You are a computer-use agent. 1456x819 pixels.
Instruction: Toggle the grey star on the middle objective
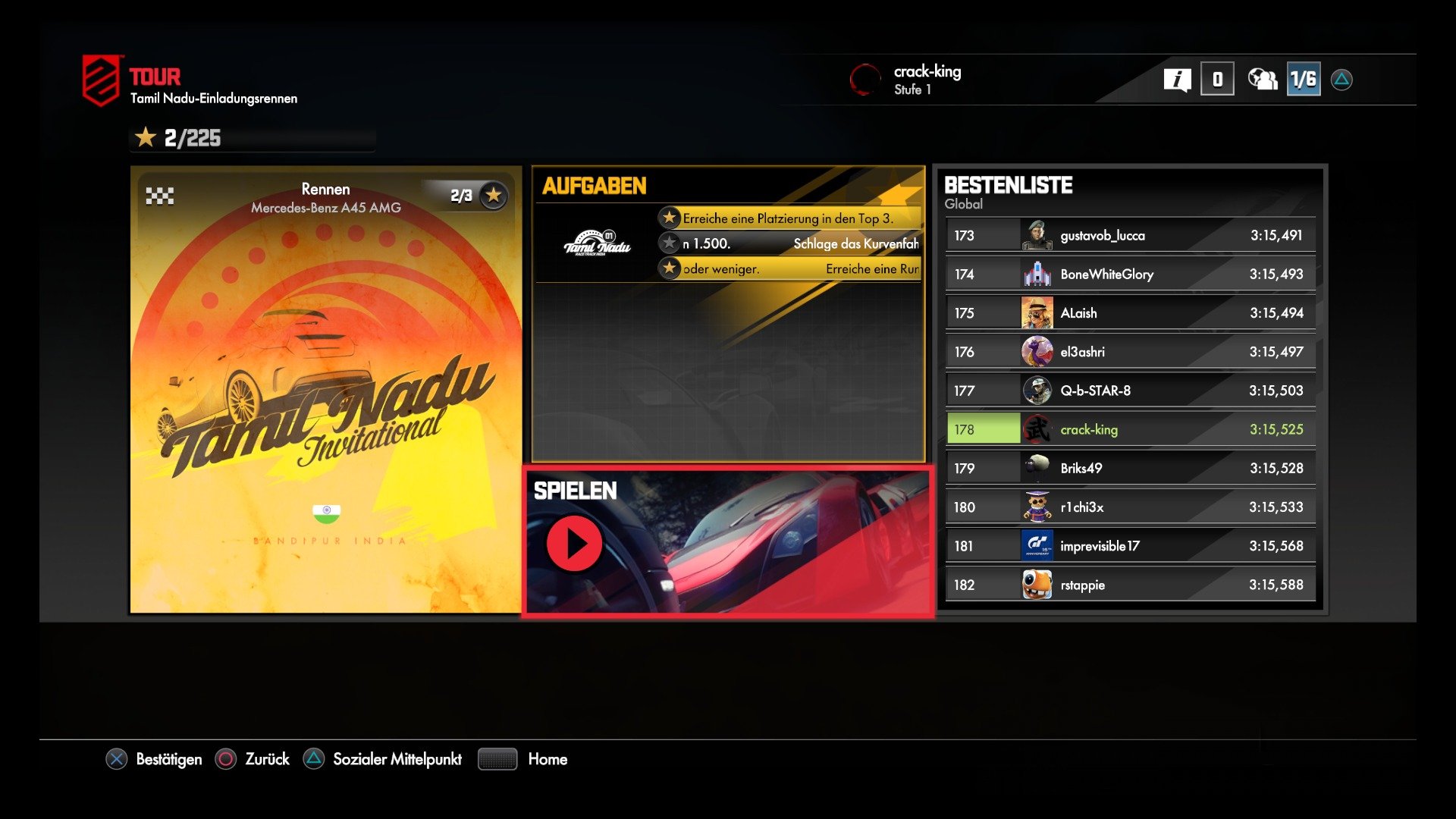[668, 243]
